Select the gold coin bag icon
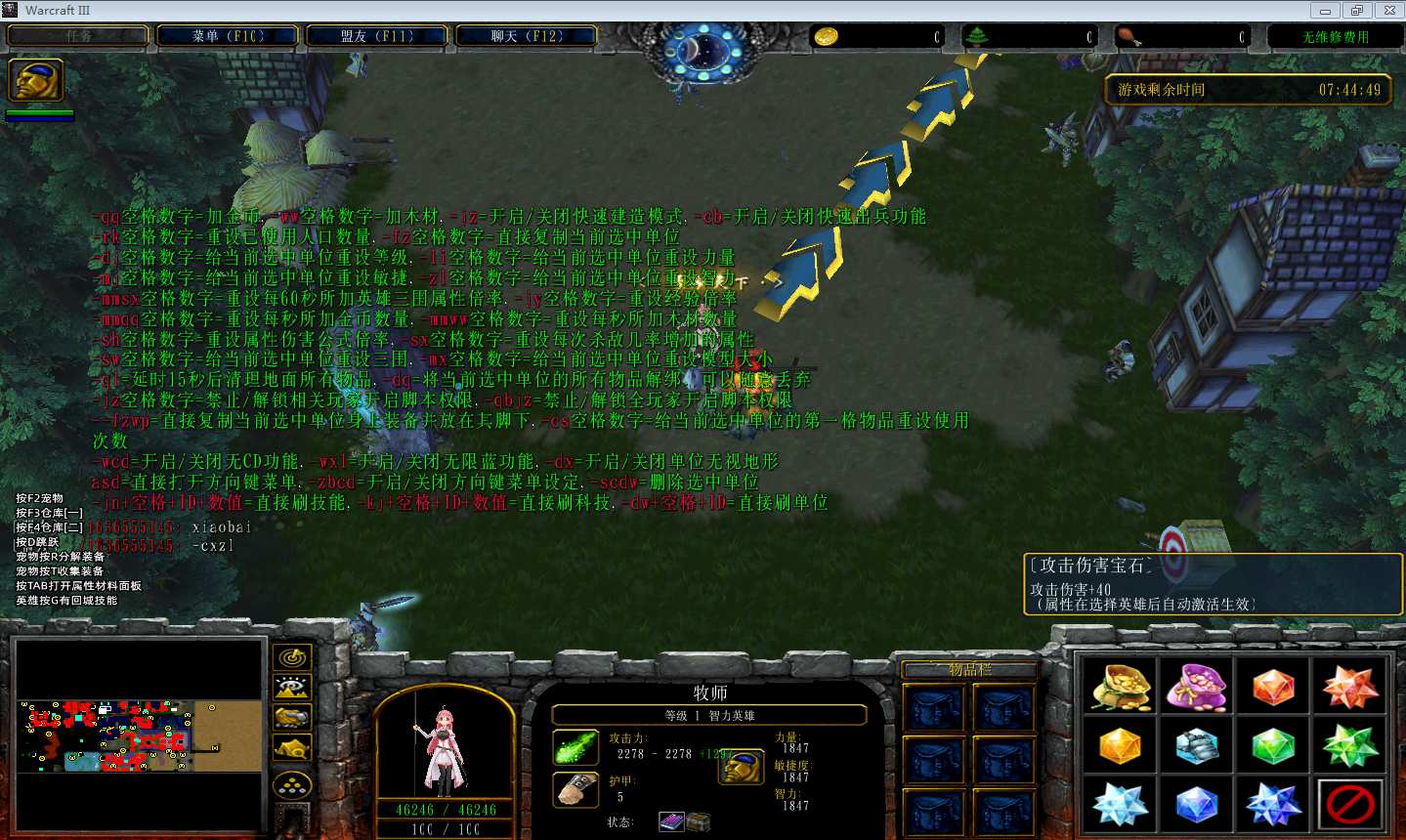Screen dimensions: 1406x840 1120,687
